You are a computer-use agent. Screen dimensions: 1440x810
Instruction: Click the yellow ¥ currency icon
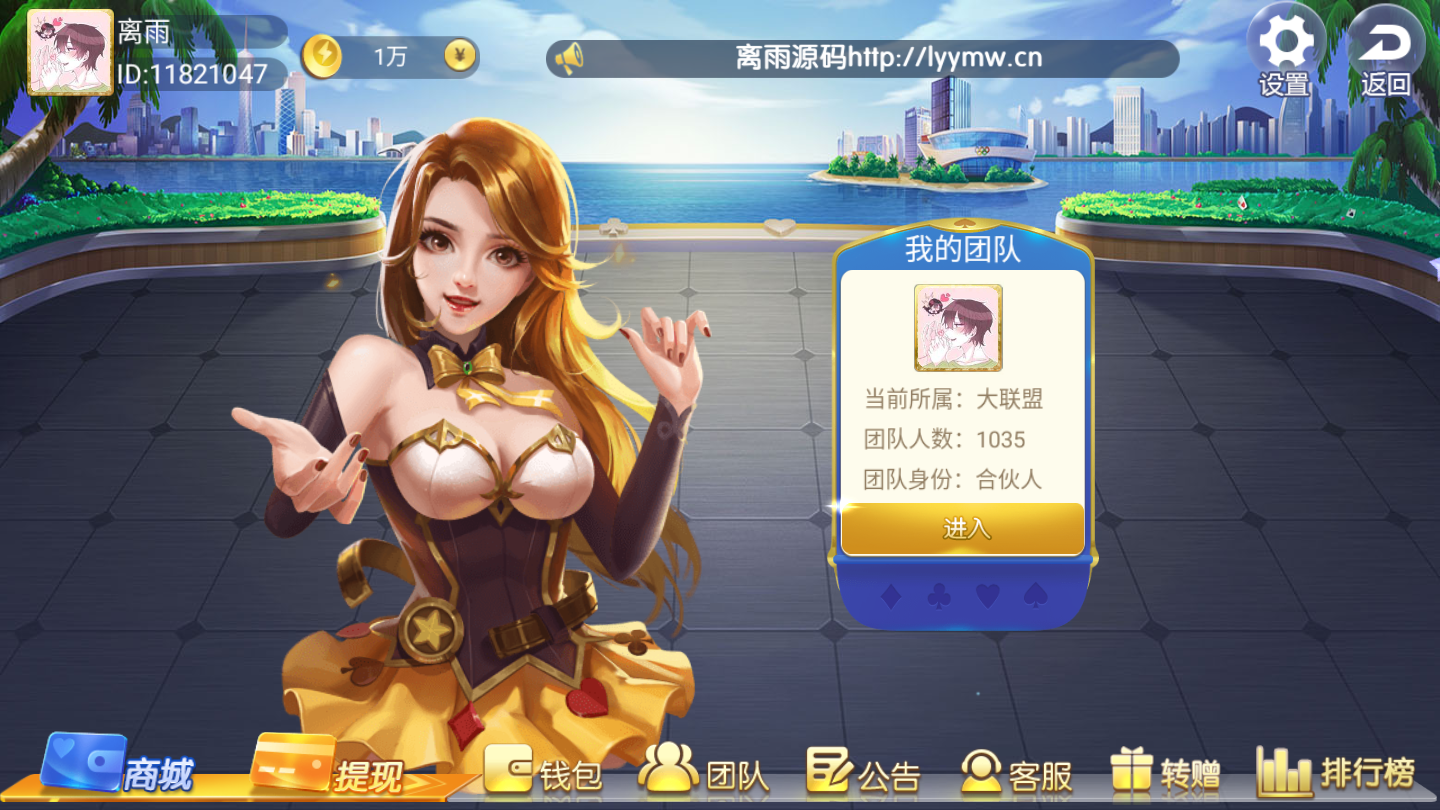(458, 57)
